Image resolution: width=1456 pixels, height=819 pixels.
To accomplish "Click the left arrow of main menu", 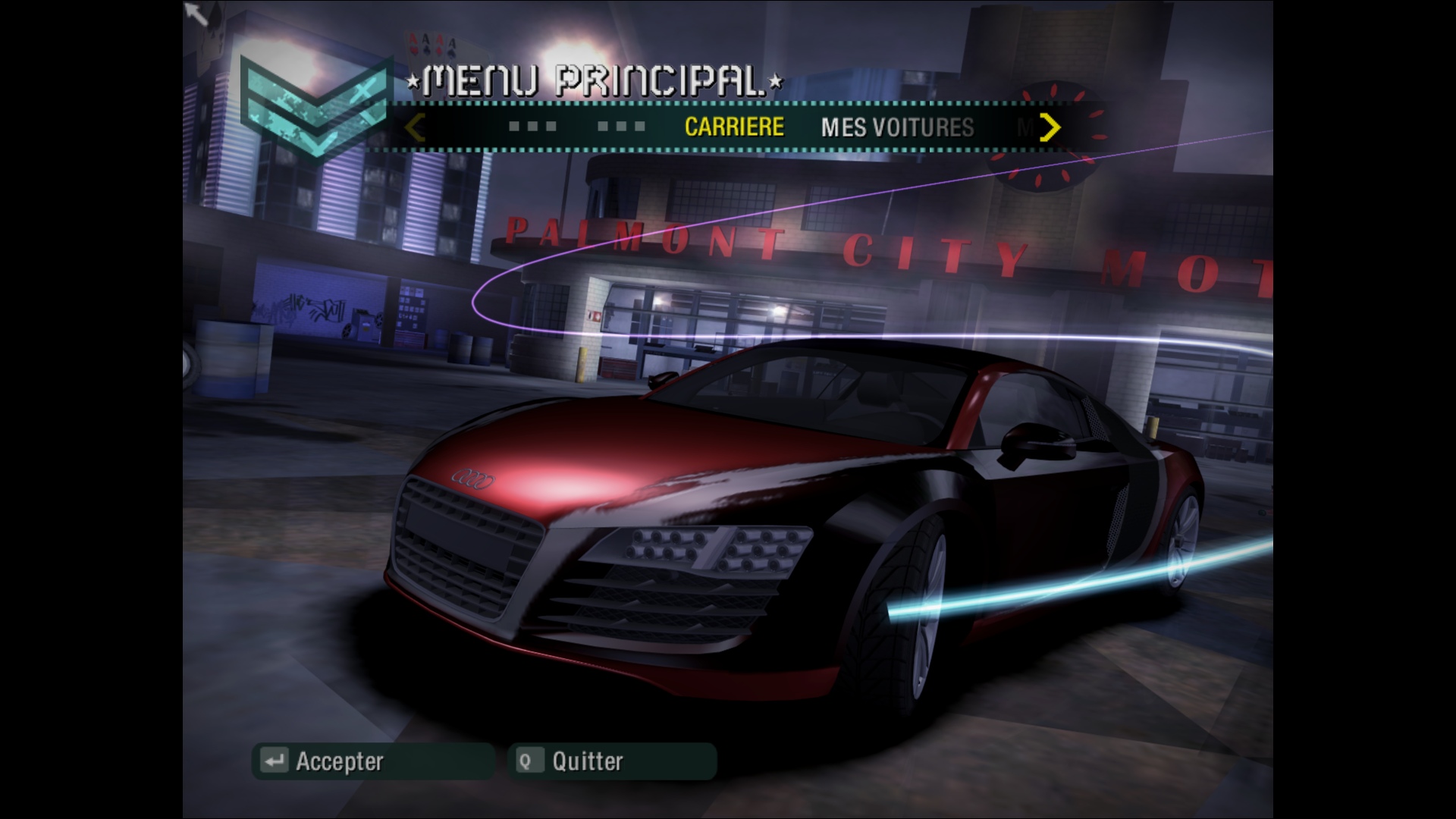I will (x=415, y=127).
